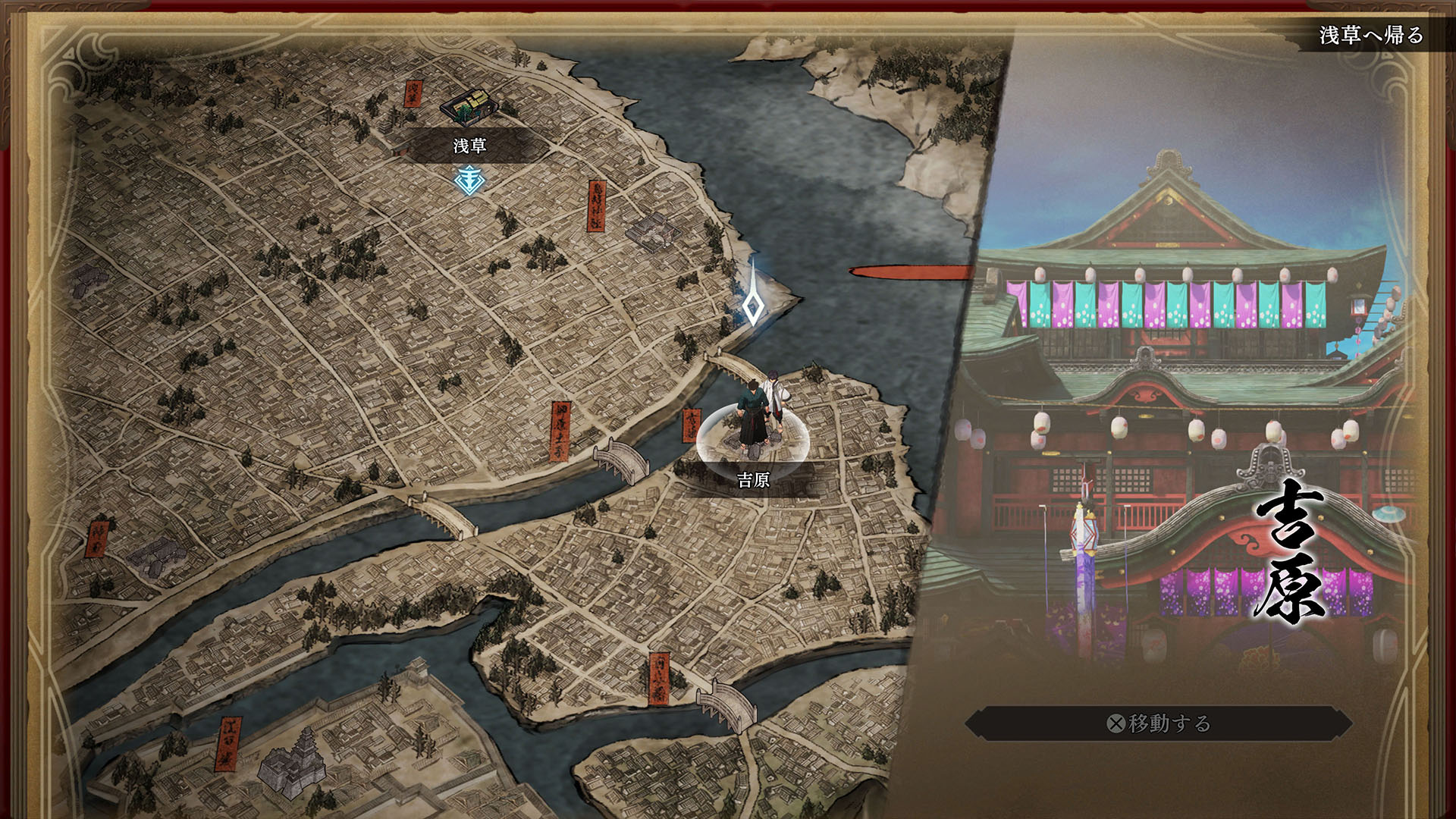Click the 浅草へ帰る return button
1456x819 pixels.
tap(1371, 35)
